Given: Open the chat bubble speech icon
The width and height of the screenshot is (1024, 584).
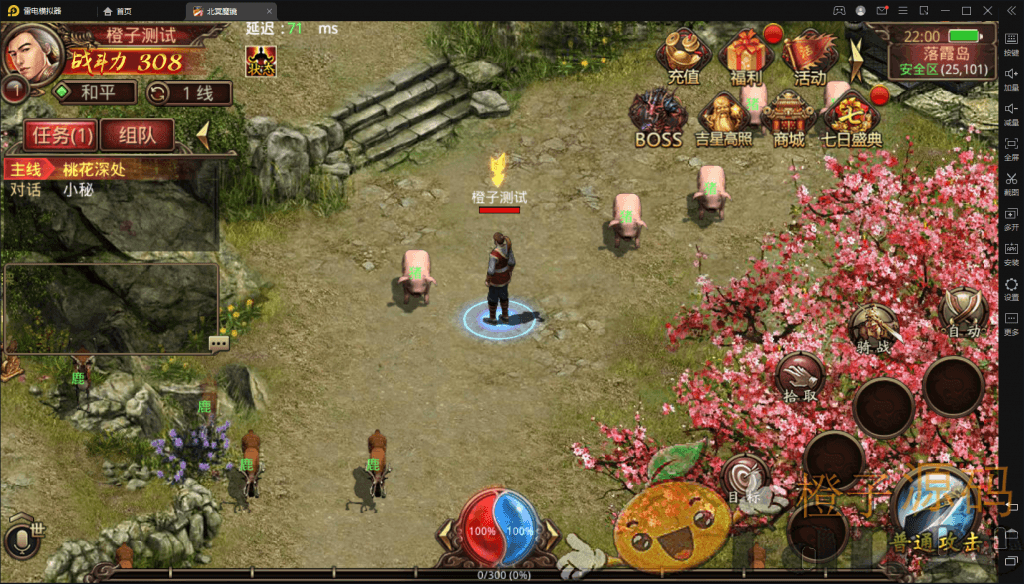Looking at the screenshot, I should [x=218, y=343].
